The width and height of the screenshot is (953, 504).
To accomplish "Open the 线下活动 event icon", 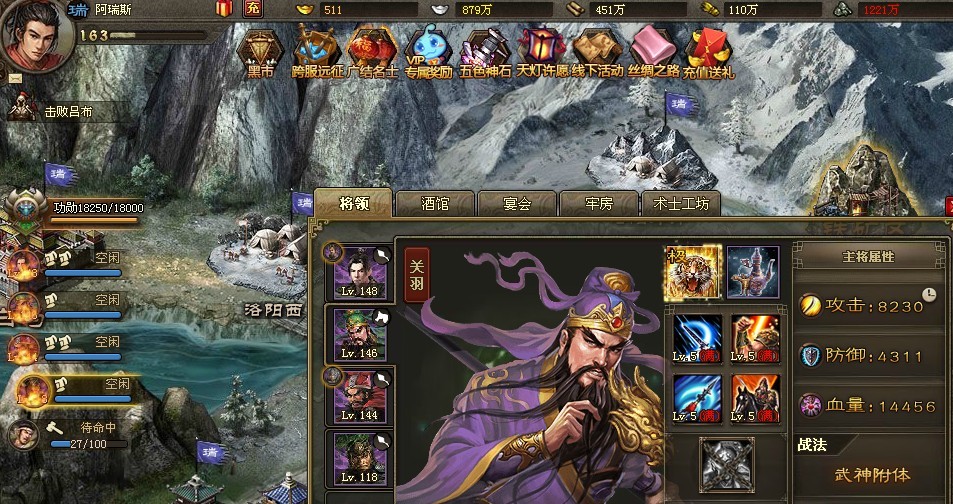I will tap(598, 48).
